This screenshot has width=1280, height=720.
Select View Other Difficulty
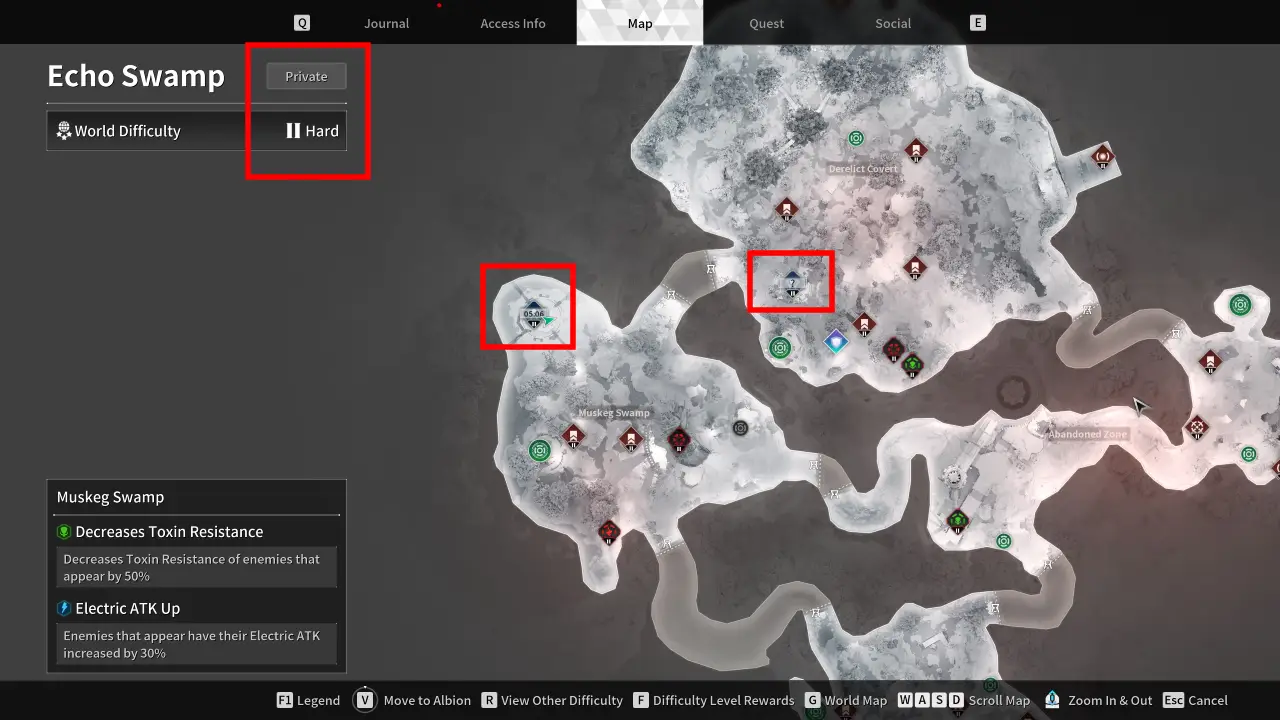[552, 700]
